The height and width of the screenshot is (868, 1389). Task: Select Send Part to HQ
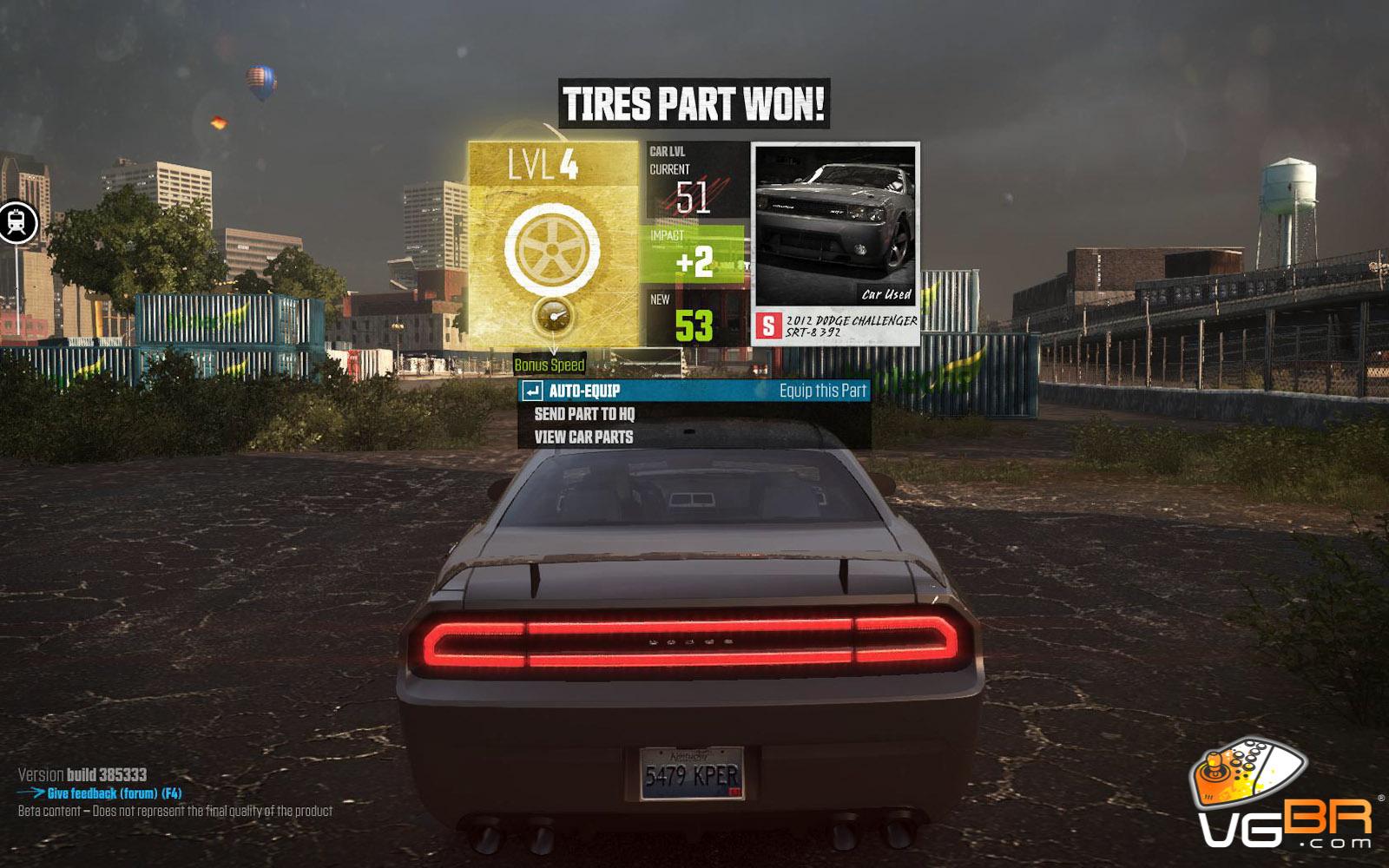pyautogui.click(x=584, y=415)
